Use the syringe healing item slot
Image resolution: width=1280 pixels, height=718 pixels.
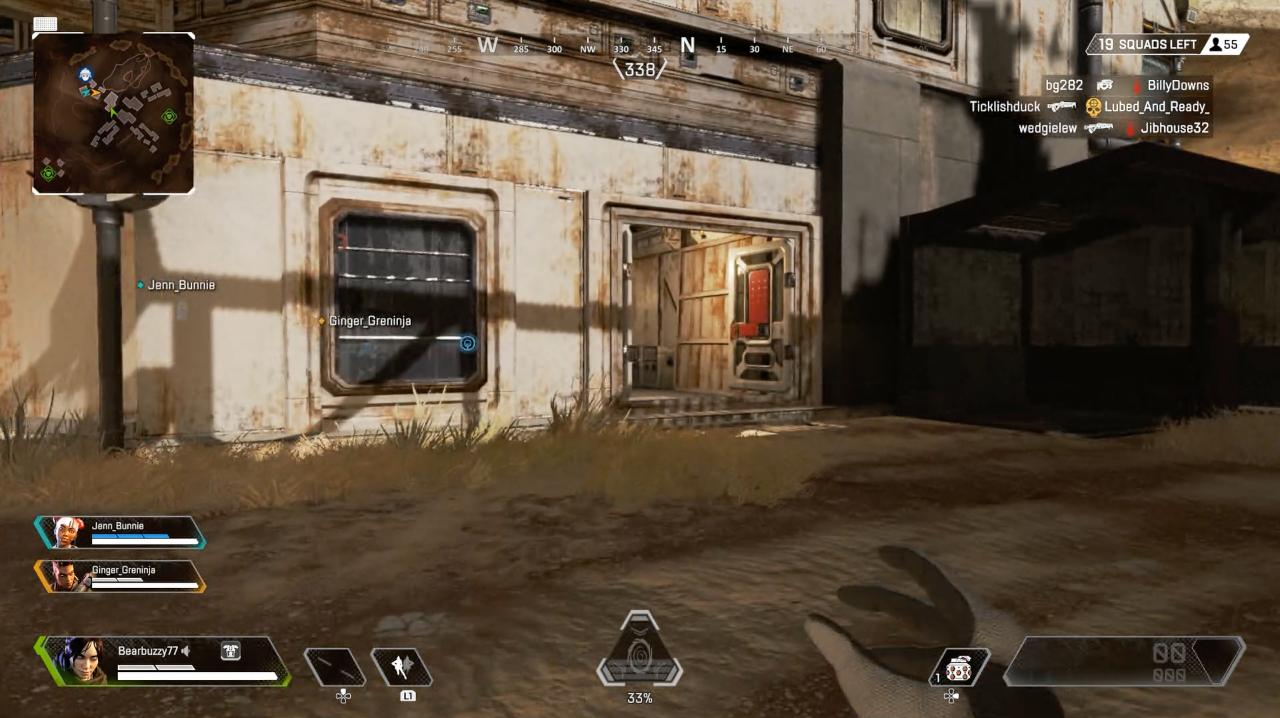(334, 667)
